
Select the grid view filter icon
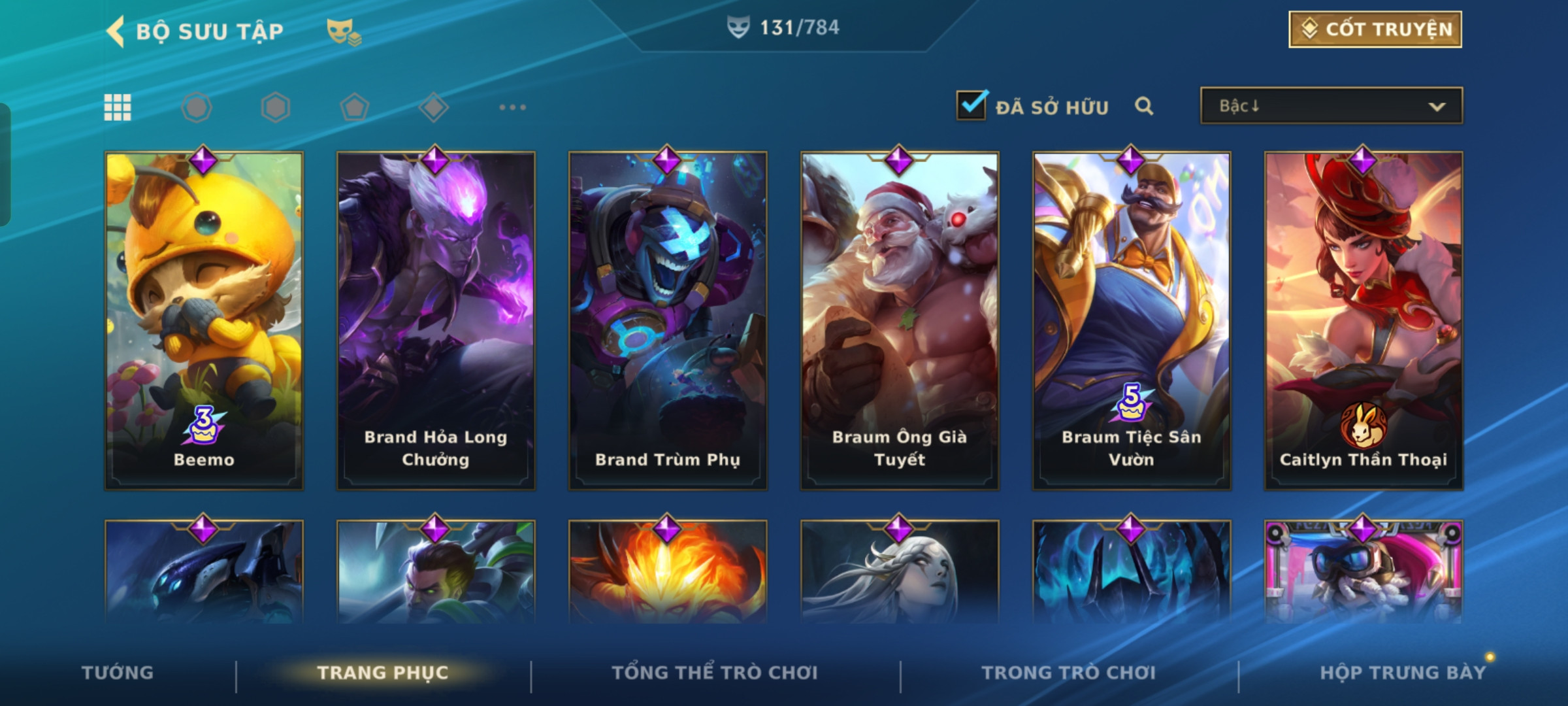point(118,107)
